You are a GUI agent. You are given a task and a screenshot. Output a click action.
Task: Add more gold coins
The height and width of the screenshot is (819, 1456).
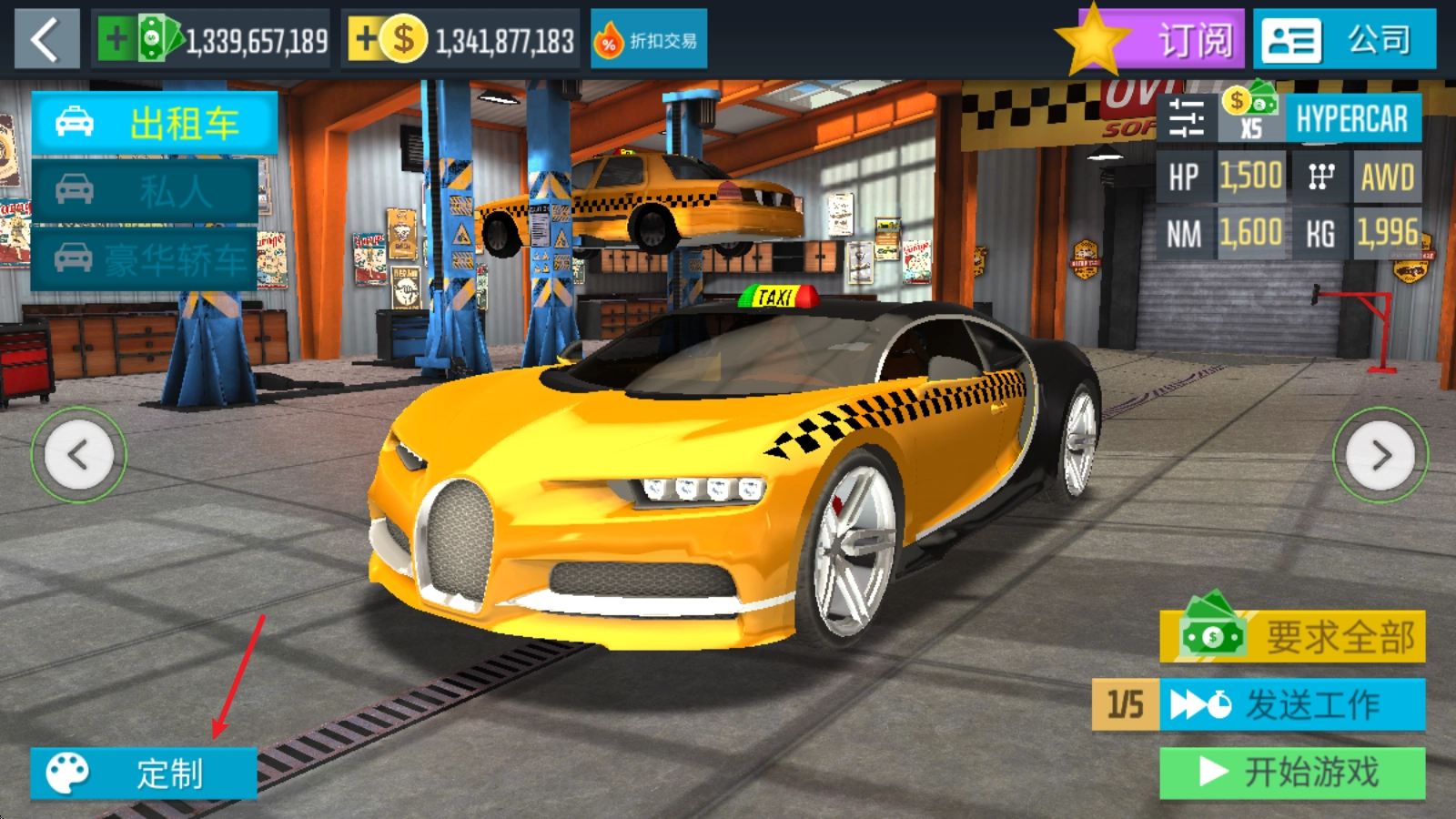coord(366,39)
